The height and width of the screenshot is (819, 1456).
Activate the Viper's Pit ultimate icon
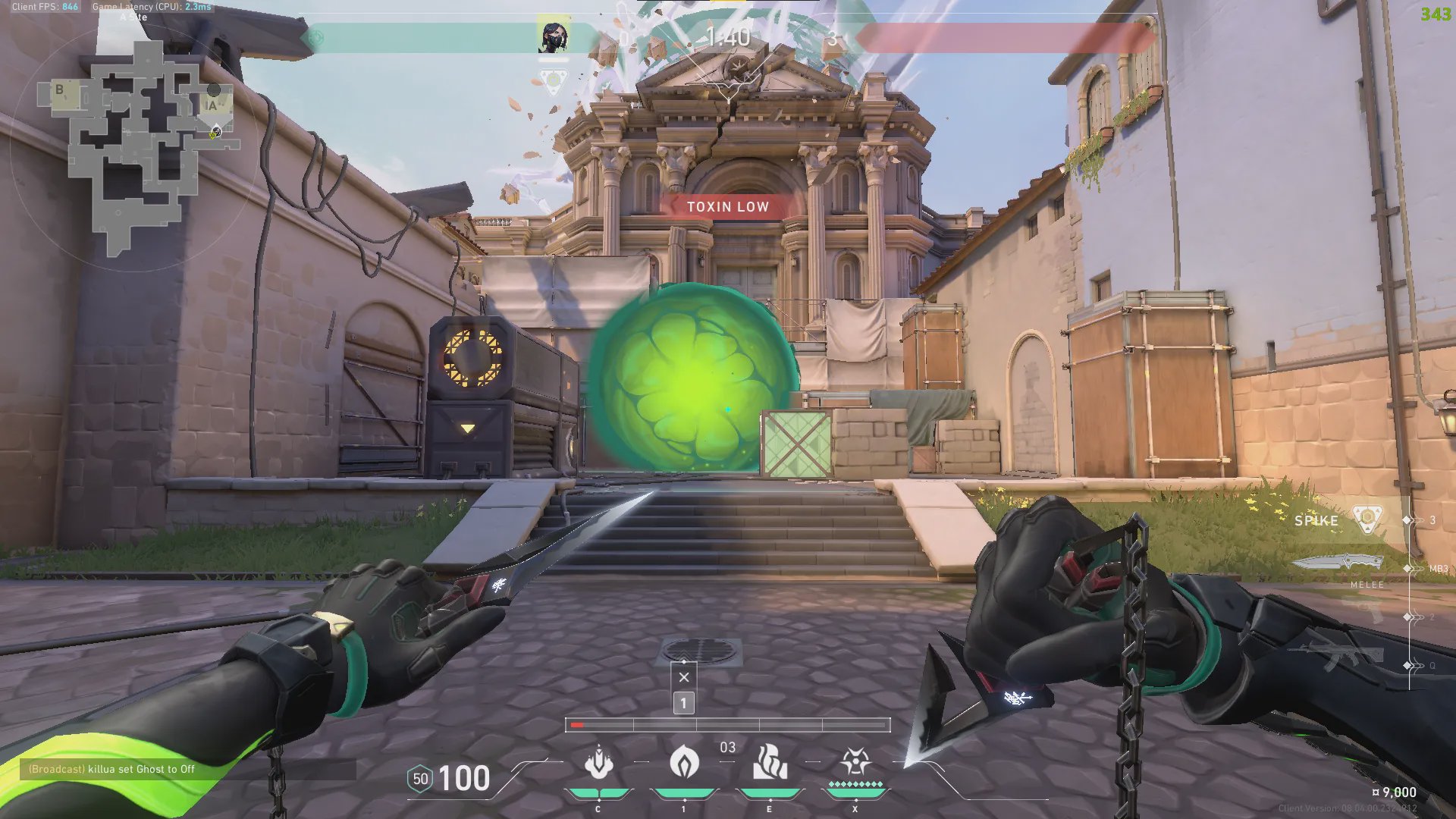point(855,762)
